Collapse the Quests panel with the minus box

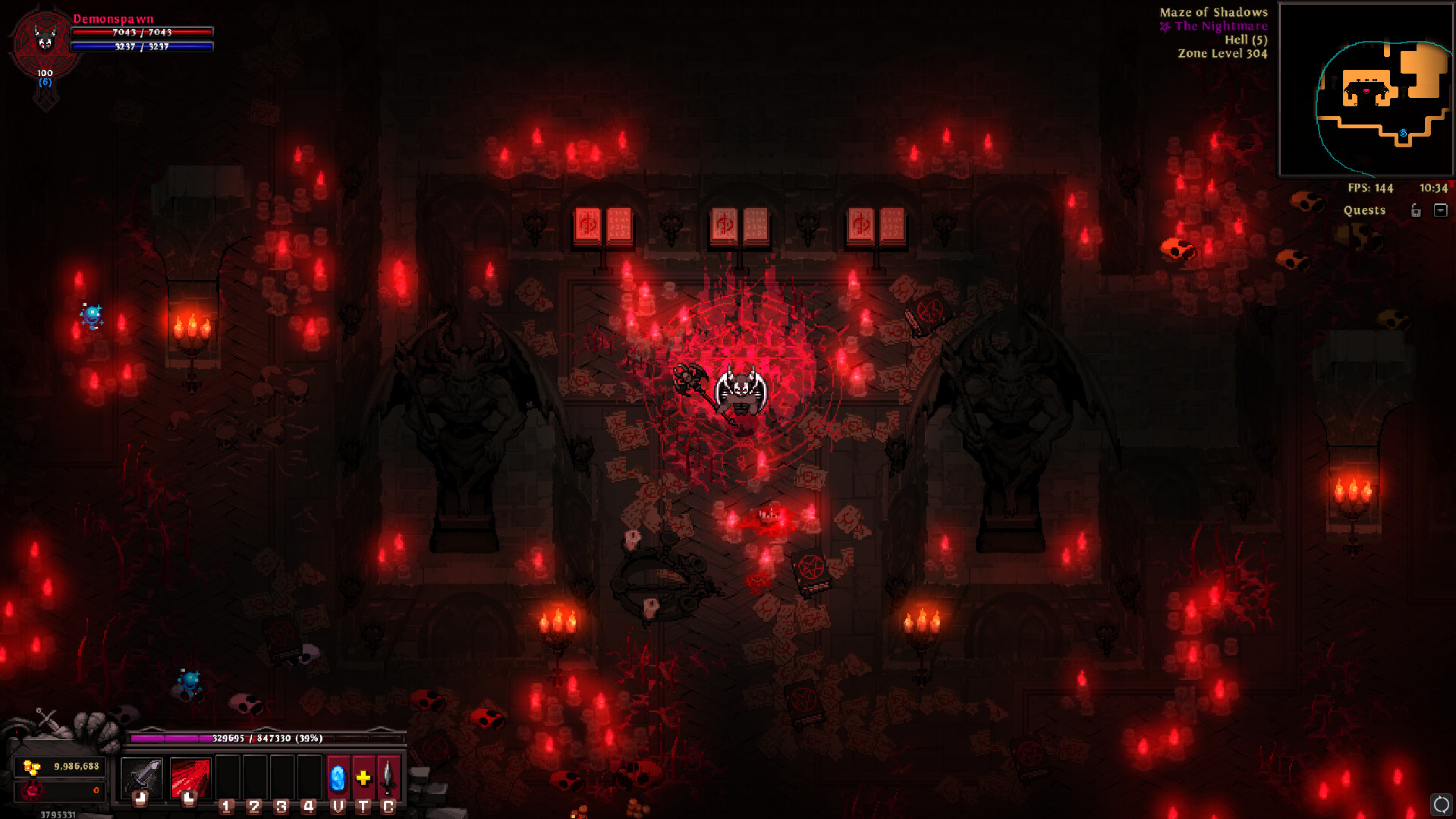1442,210
